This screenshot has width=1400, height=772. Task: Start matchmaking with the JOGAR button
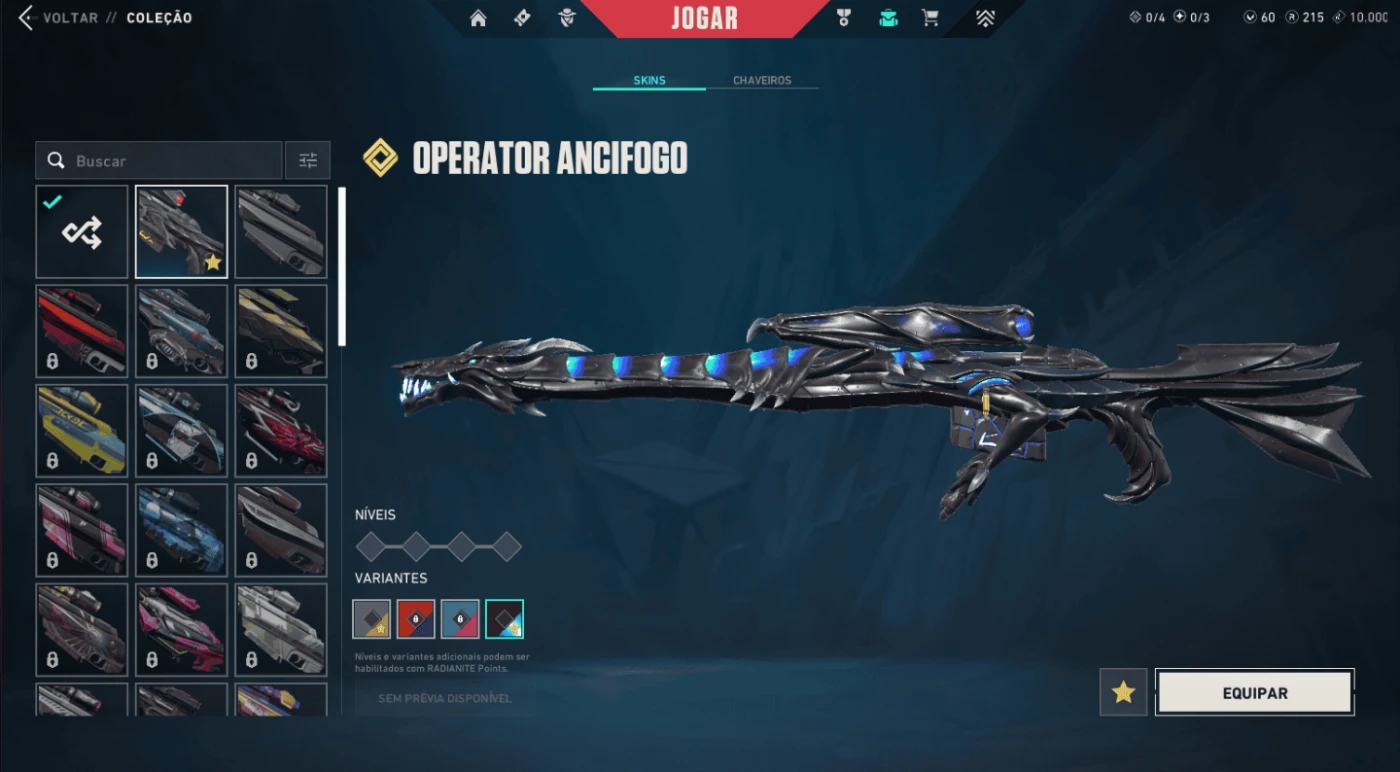[x=704, y=18]
